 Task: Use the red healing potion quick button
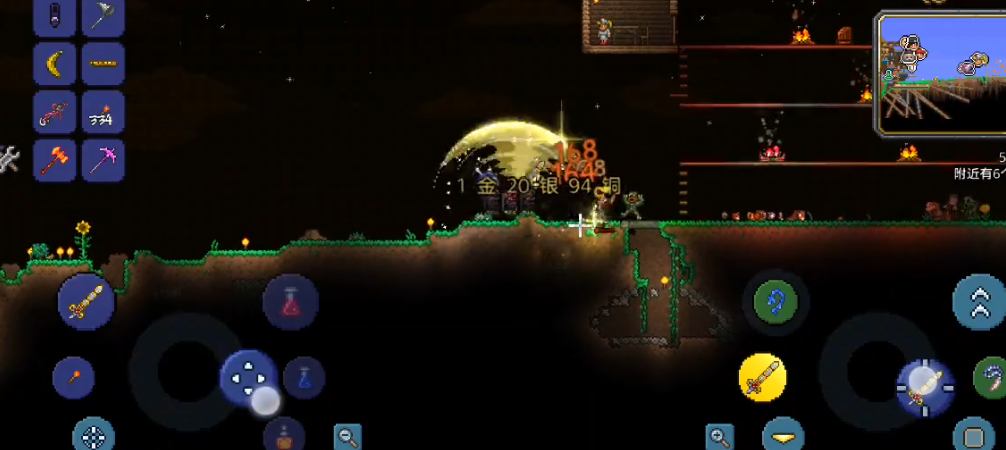click(x=291, y=302)
